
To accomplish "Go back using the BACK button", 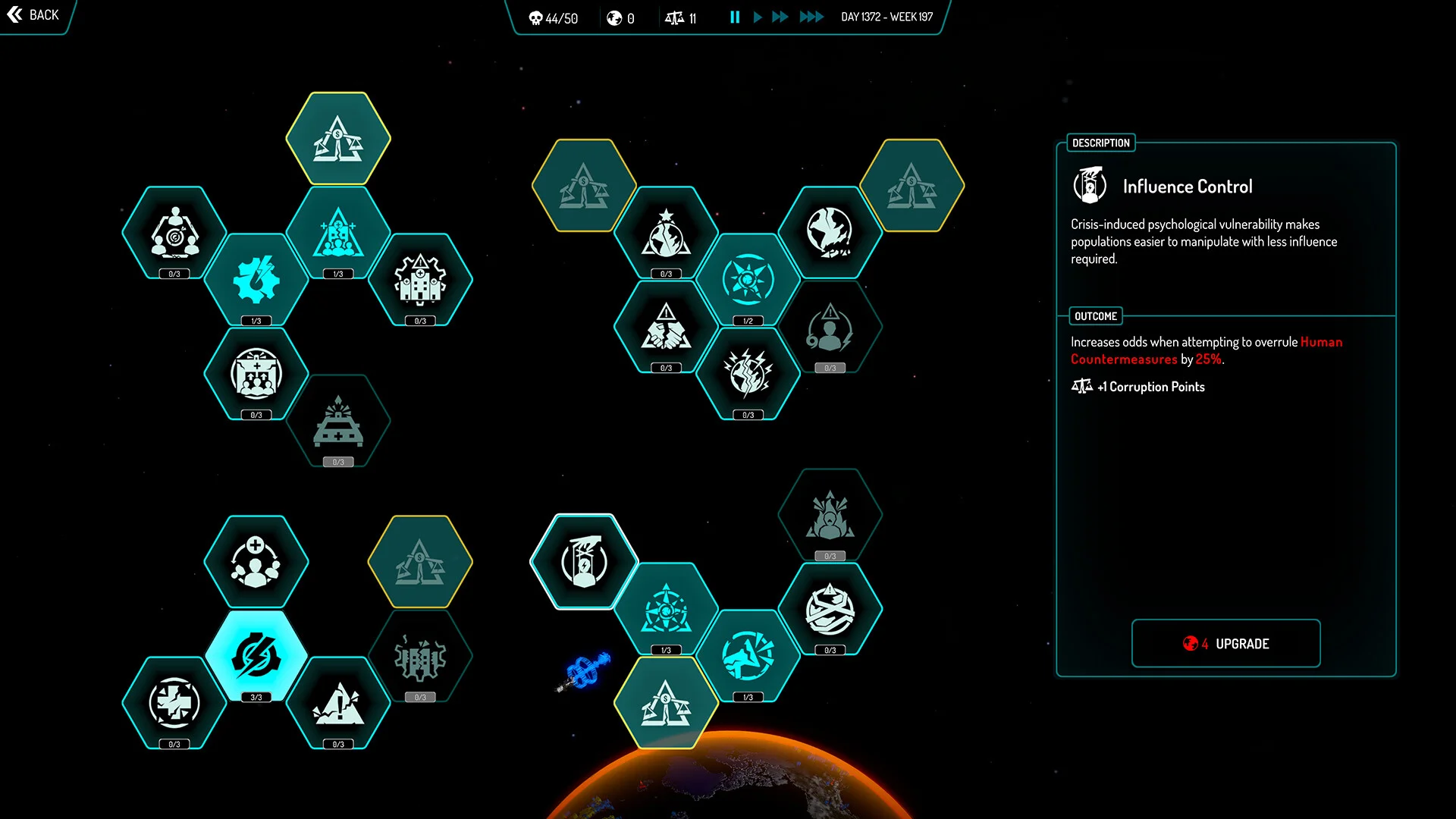I will pos(33,15).
